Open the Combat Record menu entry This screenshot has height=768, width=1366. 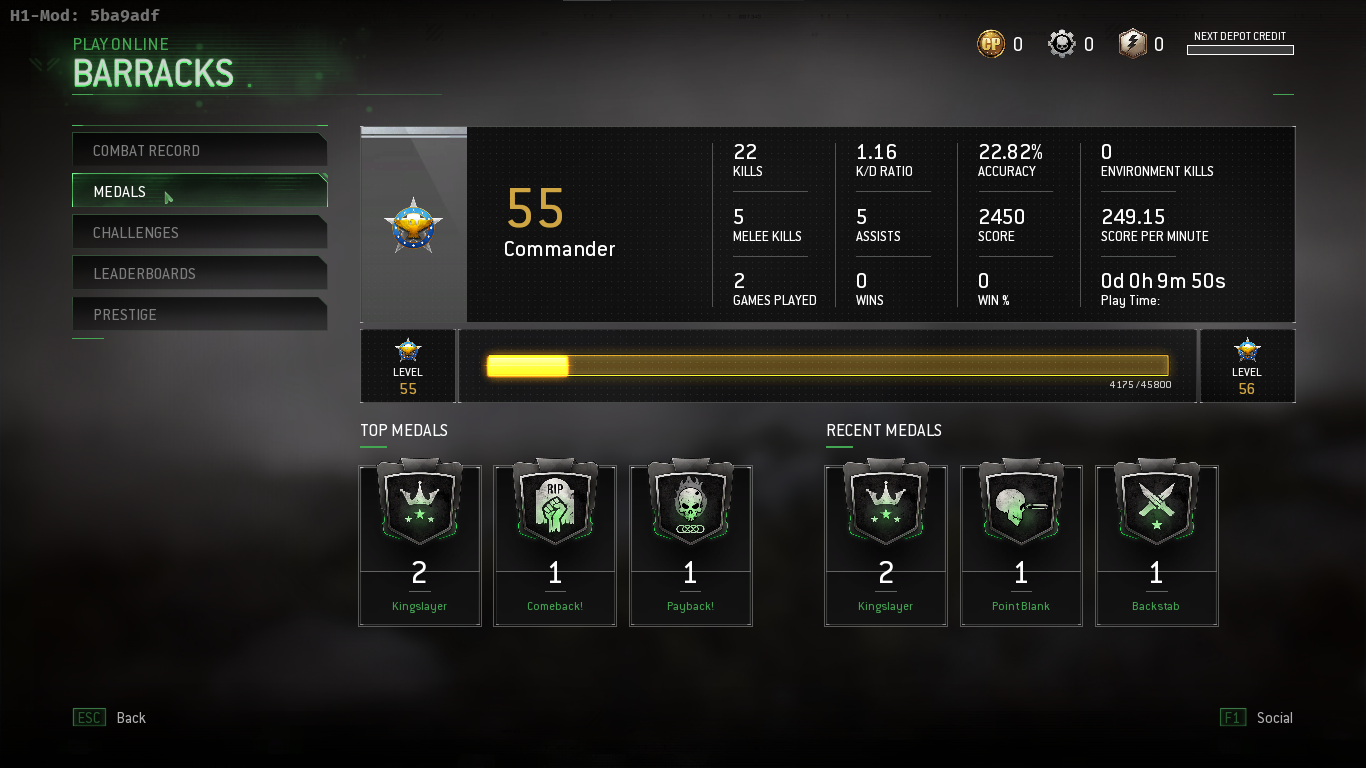pyautogui.click(x=199, y=150)
